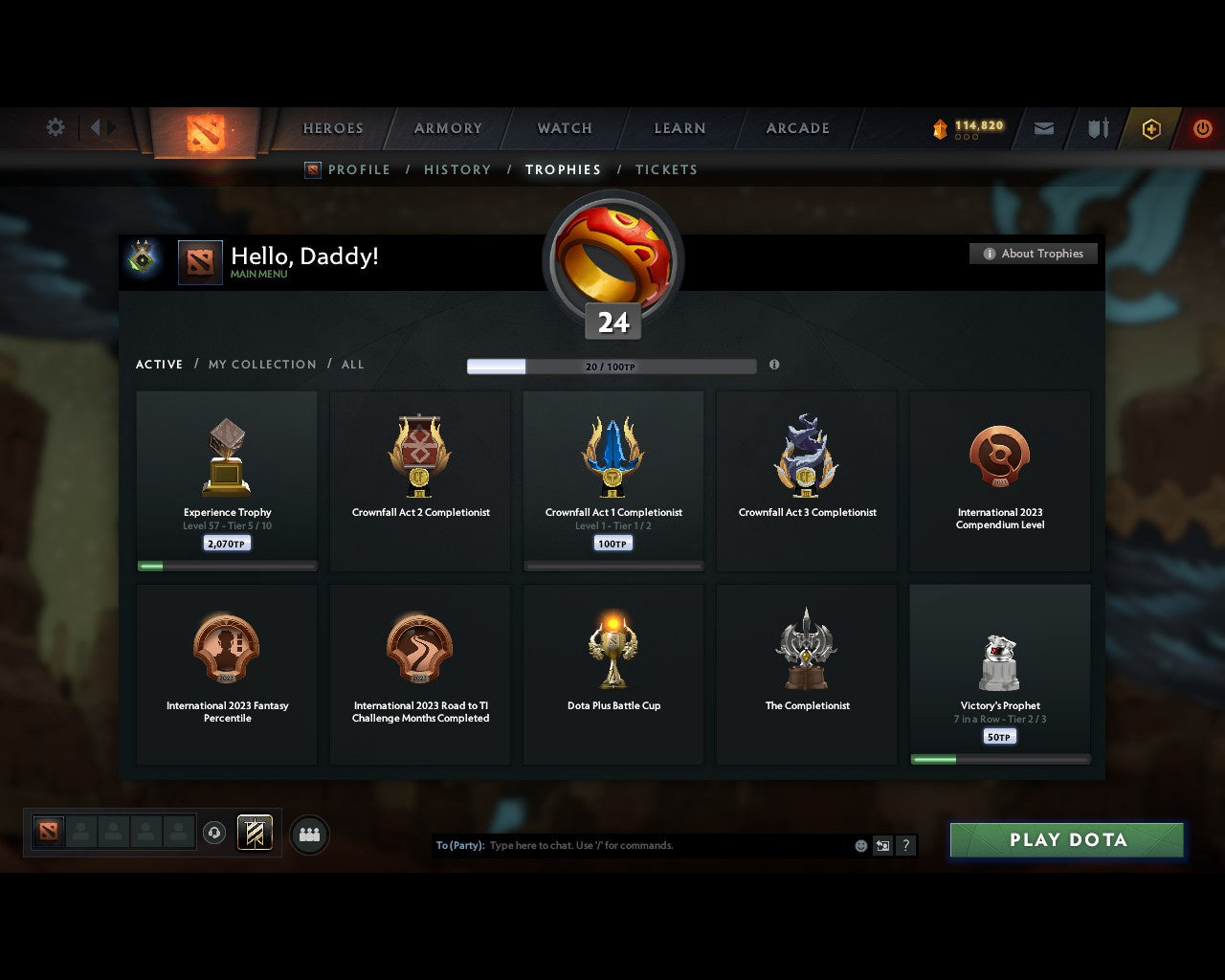Click the settings gear icon
Viewport: 1225px width, 980px height.
55,126
